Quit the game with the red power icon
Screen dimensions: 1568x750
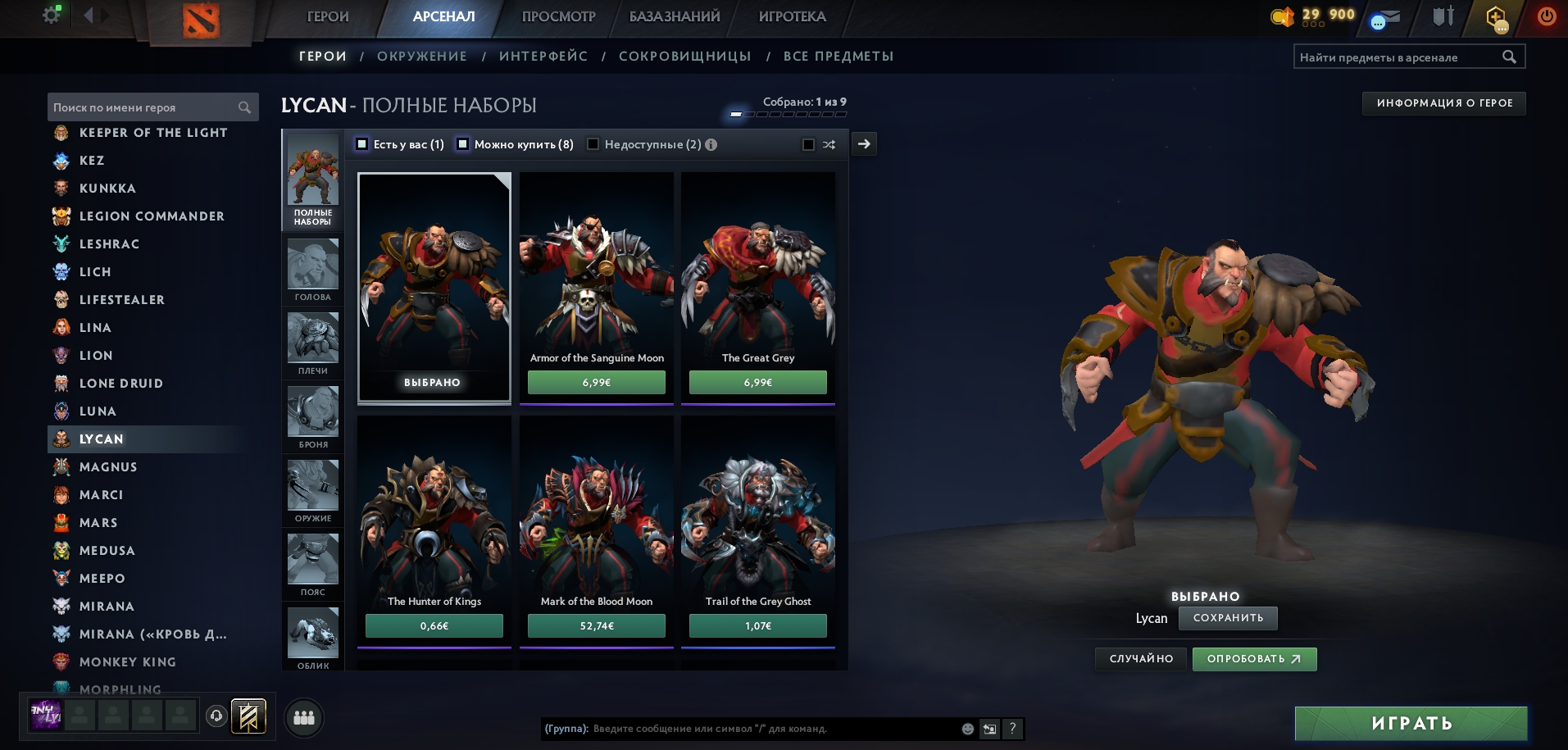[x=1547, y=16]
